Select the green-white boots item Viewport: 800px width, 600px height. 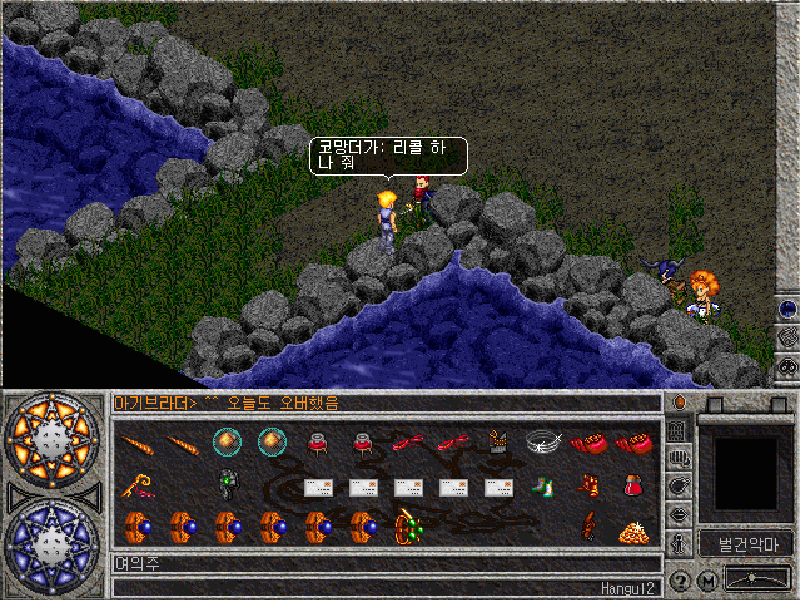541,487
